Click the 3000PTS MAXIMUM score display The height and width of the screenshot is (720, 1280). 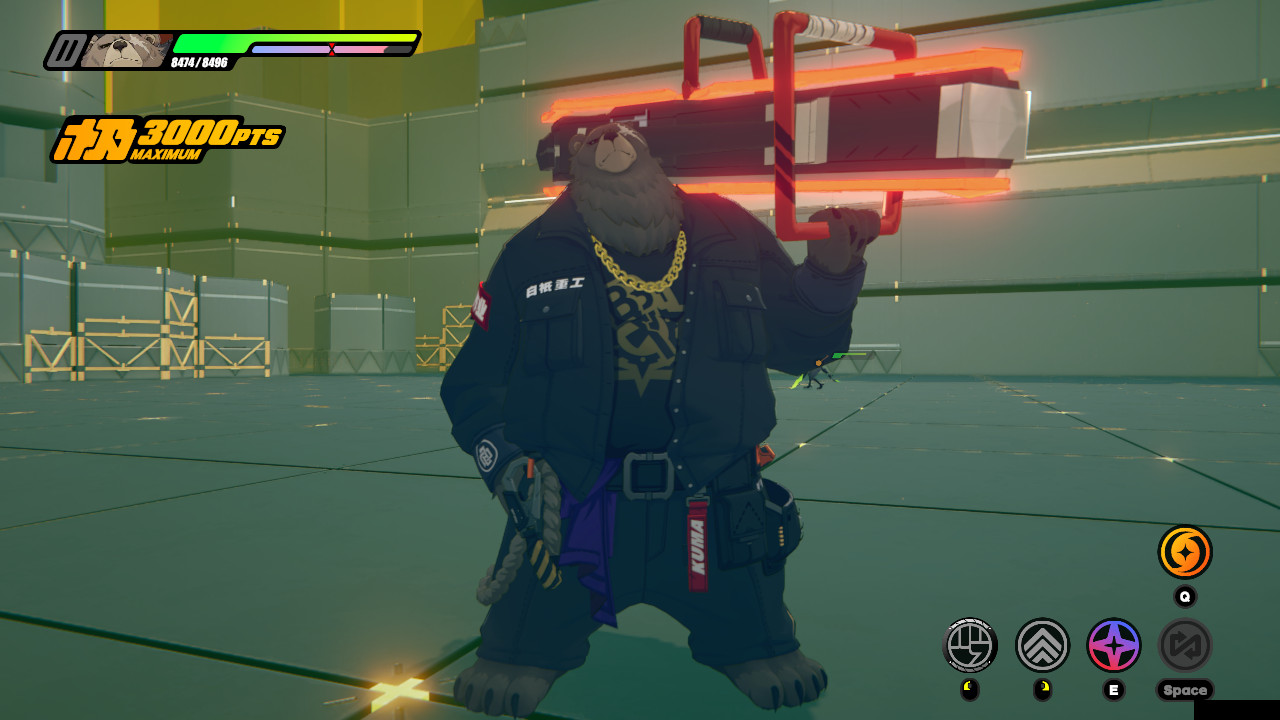(170, 137)
